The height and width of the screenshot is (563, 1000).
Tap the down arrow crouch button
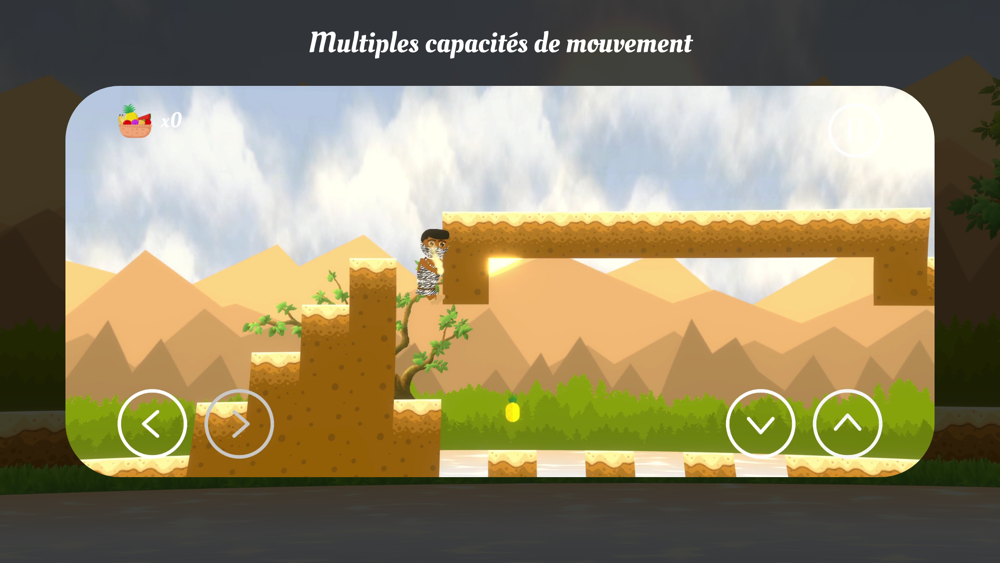pos(760,424)
